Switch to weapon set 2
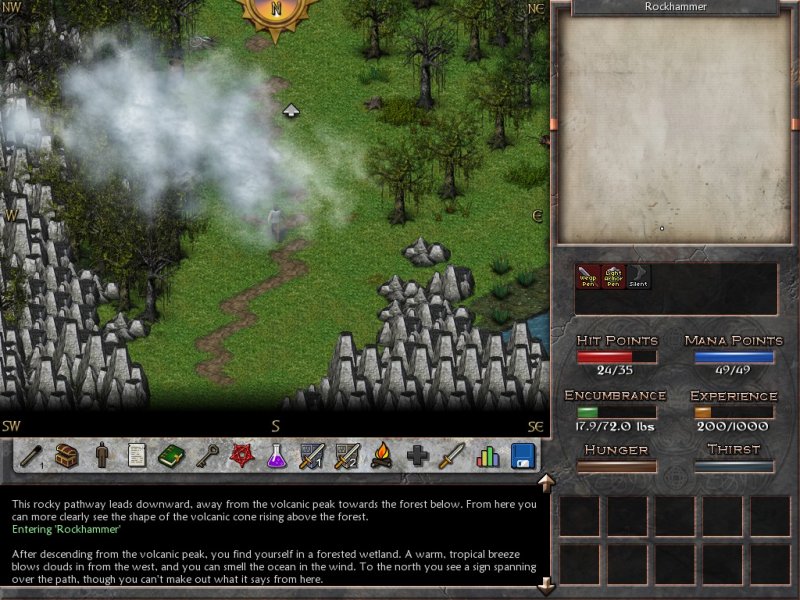This screenshot has height=600, width=800. (347, 456)
